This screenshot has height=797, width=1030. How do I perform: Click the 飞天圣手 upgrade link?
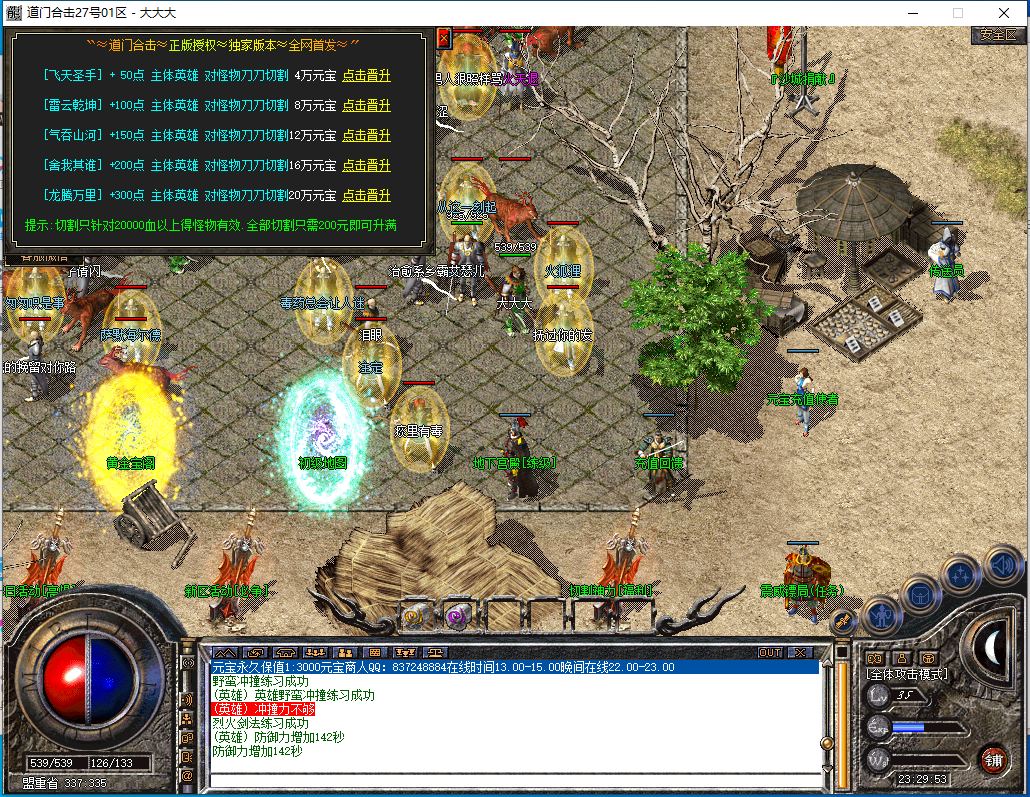pos(366,75)
